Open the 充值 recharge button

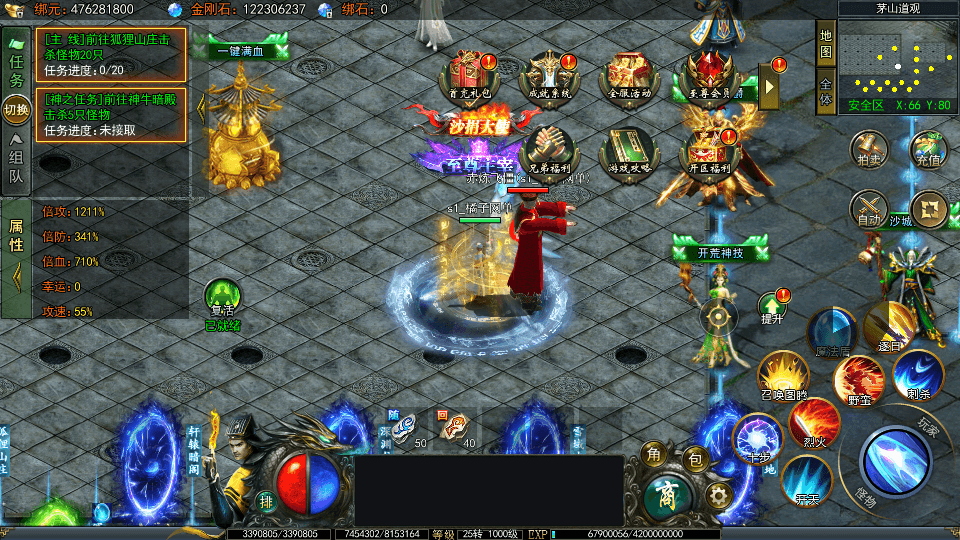click(928, 149)
